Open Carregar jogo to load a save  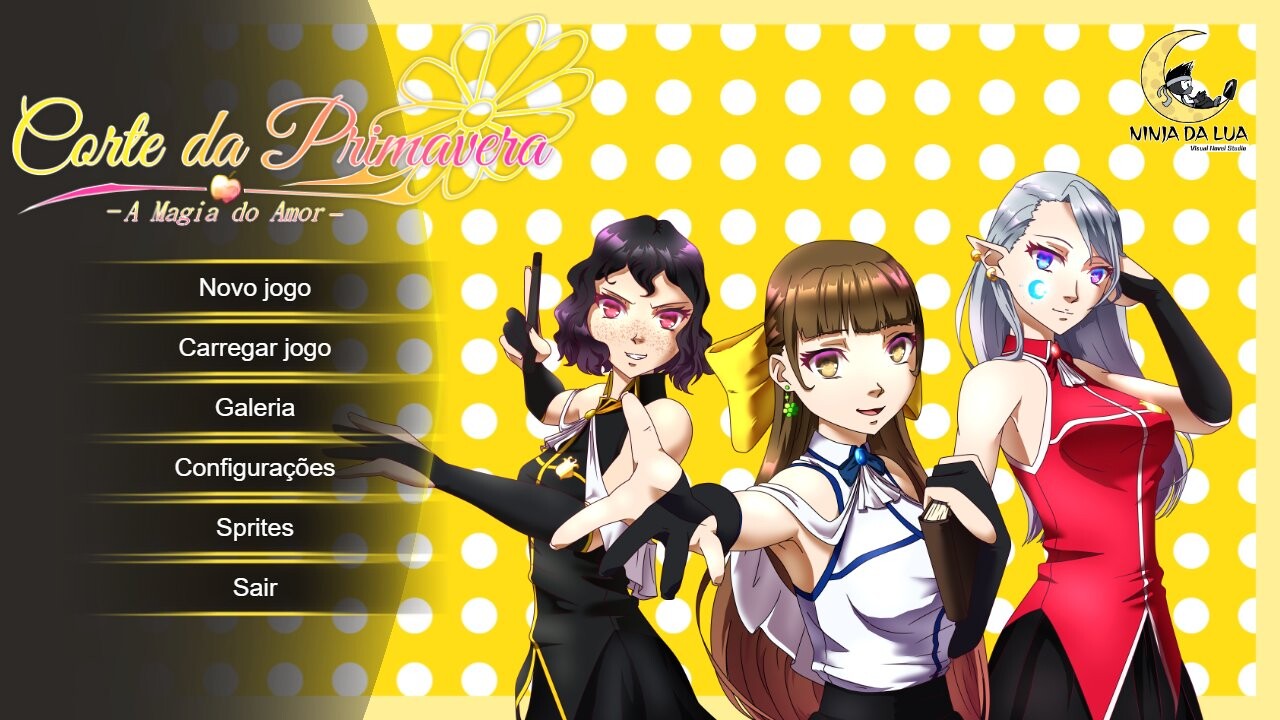click(x=256, y=348)
